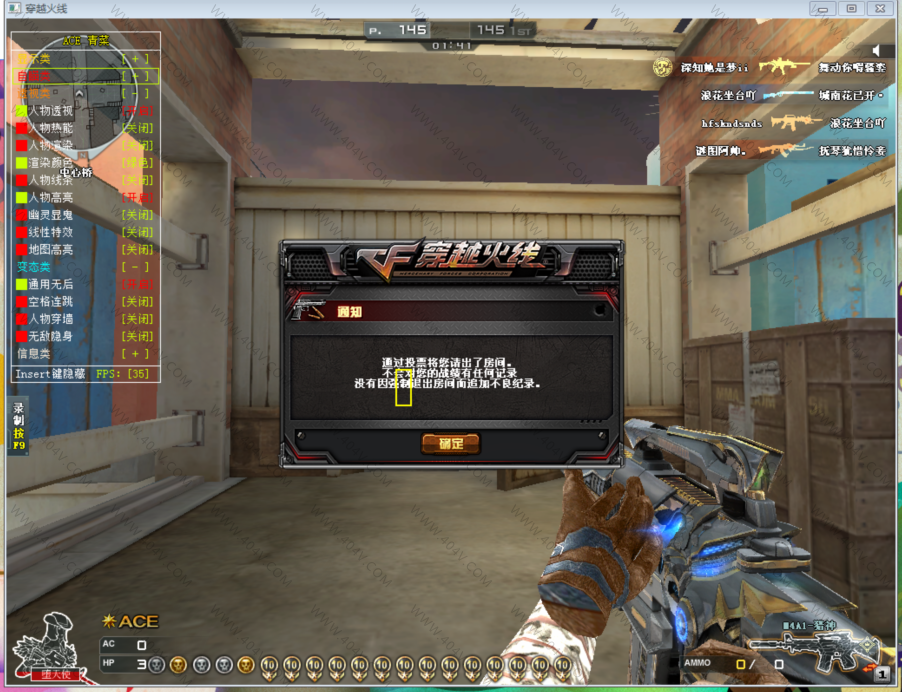Screen dimensions: 902x692
Task: Expand the 信息类 overlay category
Action: (x=136, y=353)
